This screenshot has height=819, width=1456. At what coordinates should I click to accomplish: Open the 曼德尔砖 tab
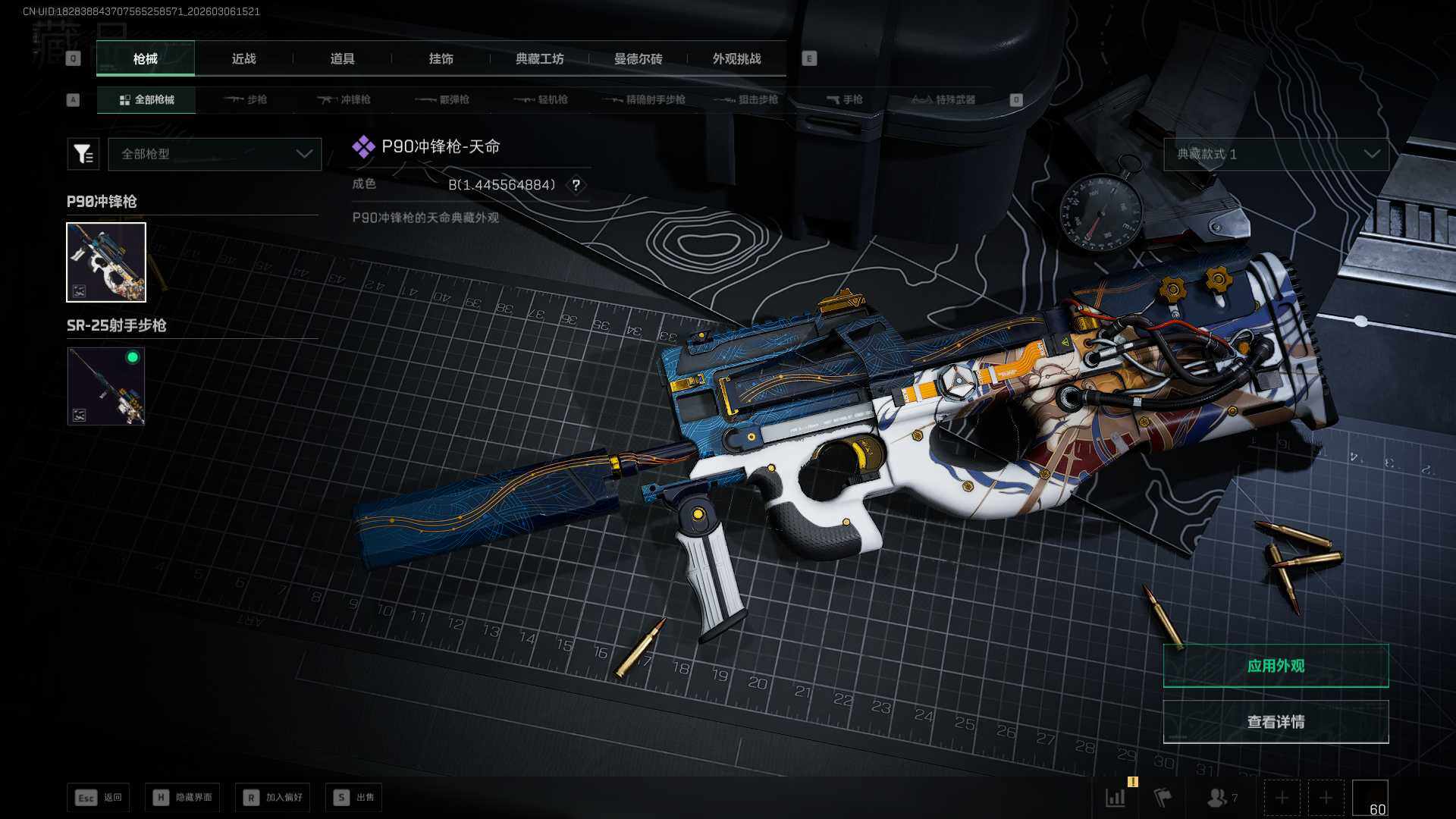(x=638, y=59)
